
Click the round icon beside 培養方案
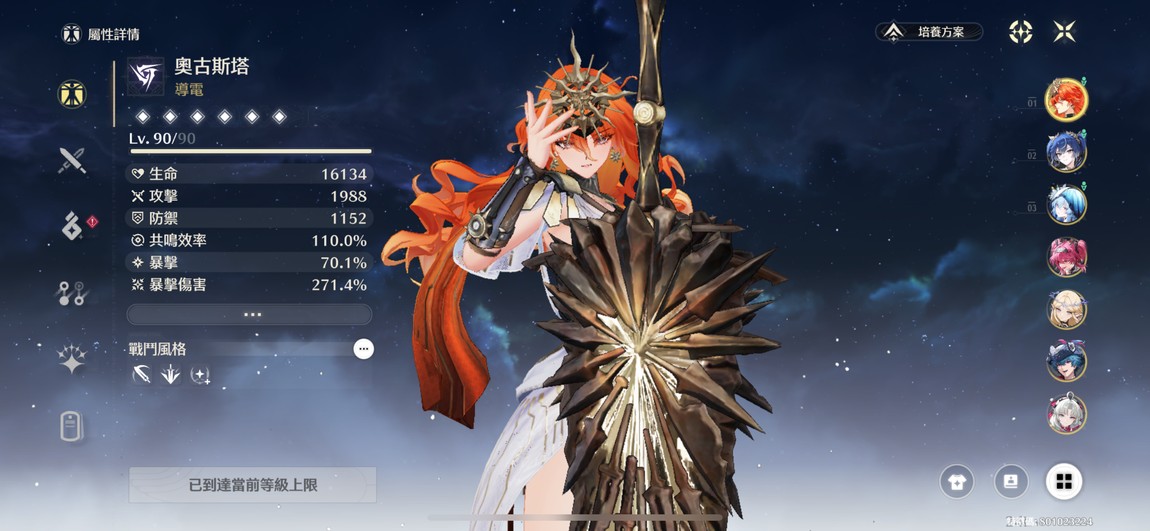[x=1020, y=32]
